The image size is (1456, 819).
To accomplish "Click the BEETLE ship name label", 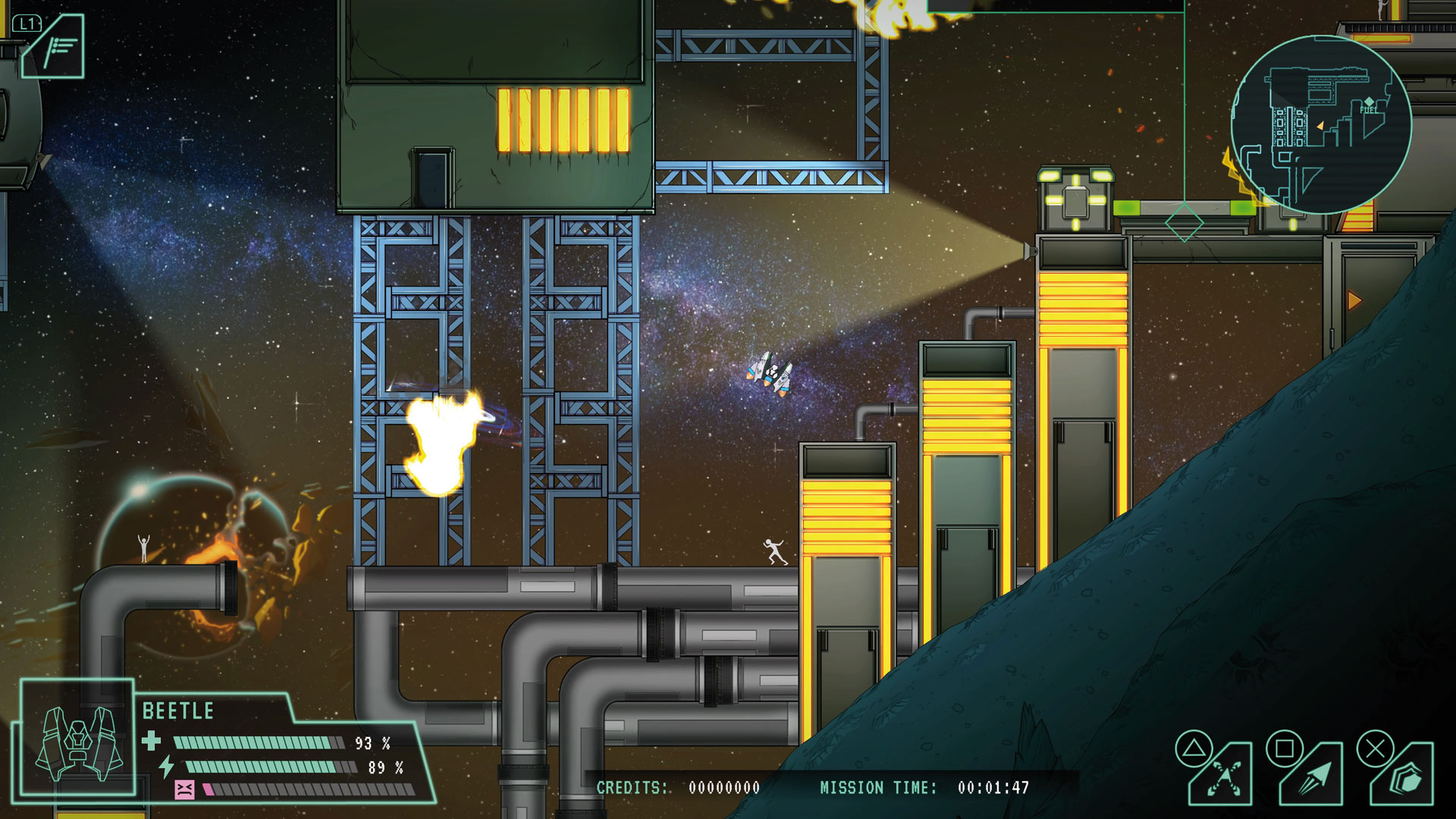I will pyautogui.click(x=179, y=711).
